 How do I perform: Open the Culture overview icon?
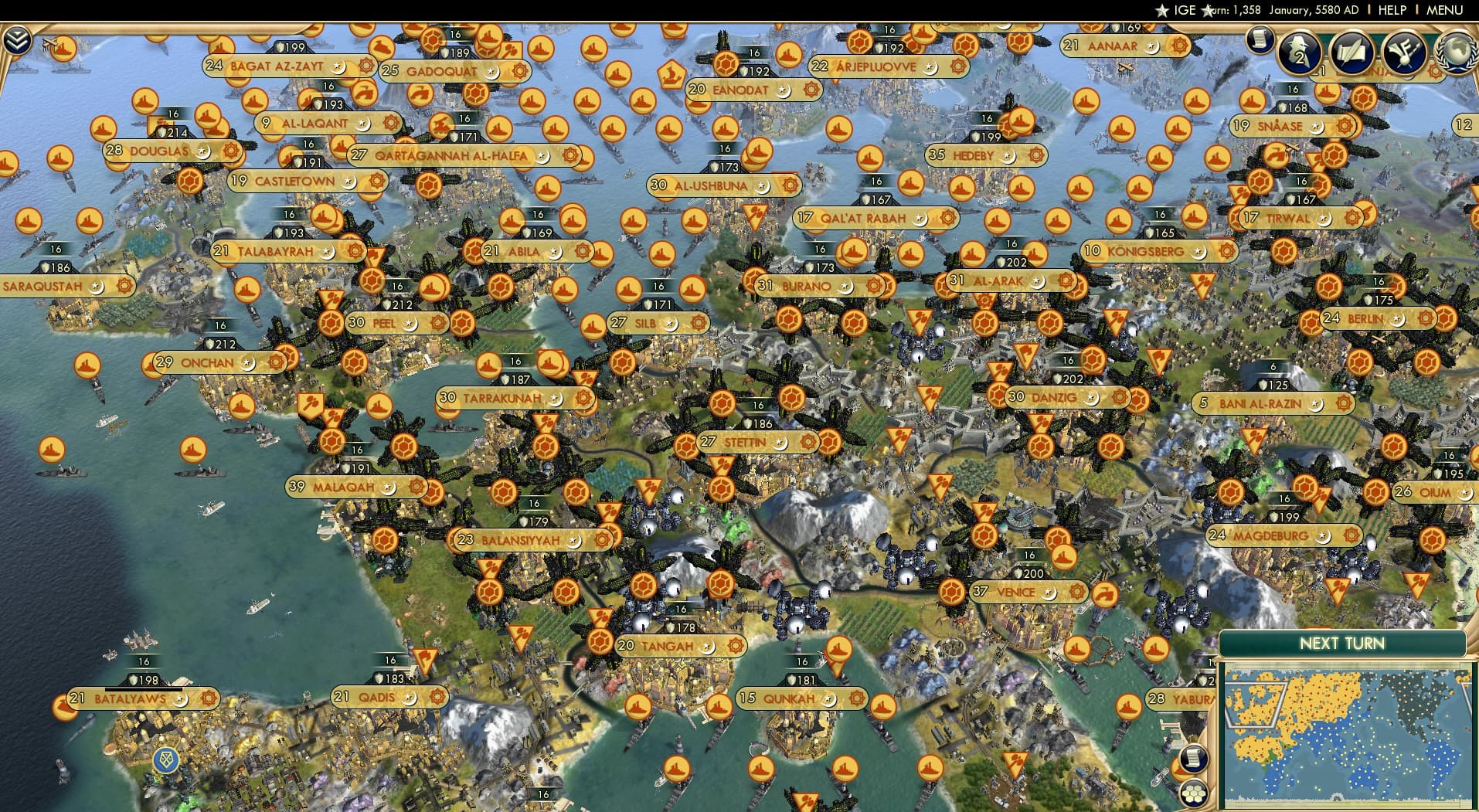pos(1404,52)
